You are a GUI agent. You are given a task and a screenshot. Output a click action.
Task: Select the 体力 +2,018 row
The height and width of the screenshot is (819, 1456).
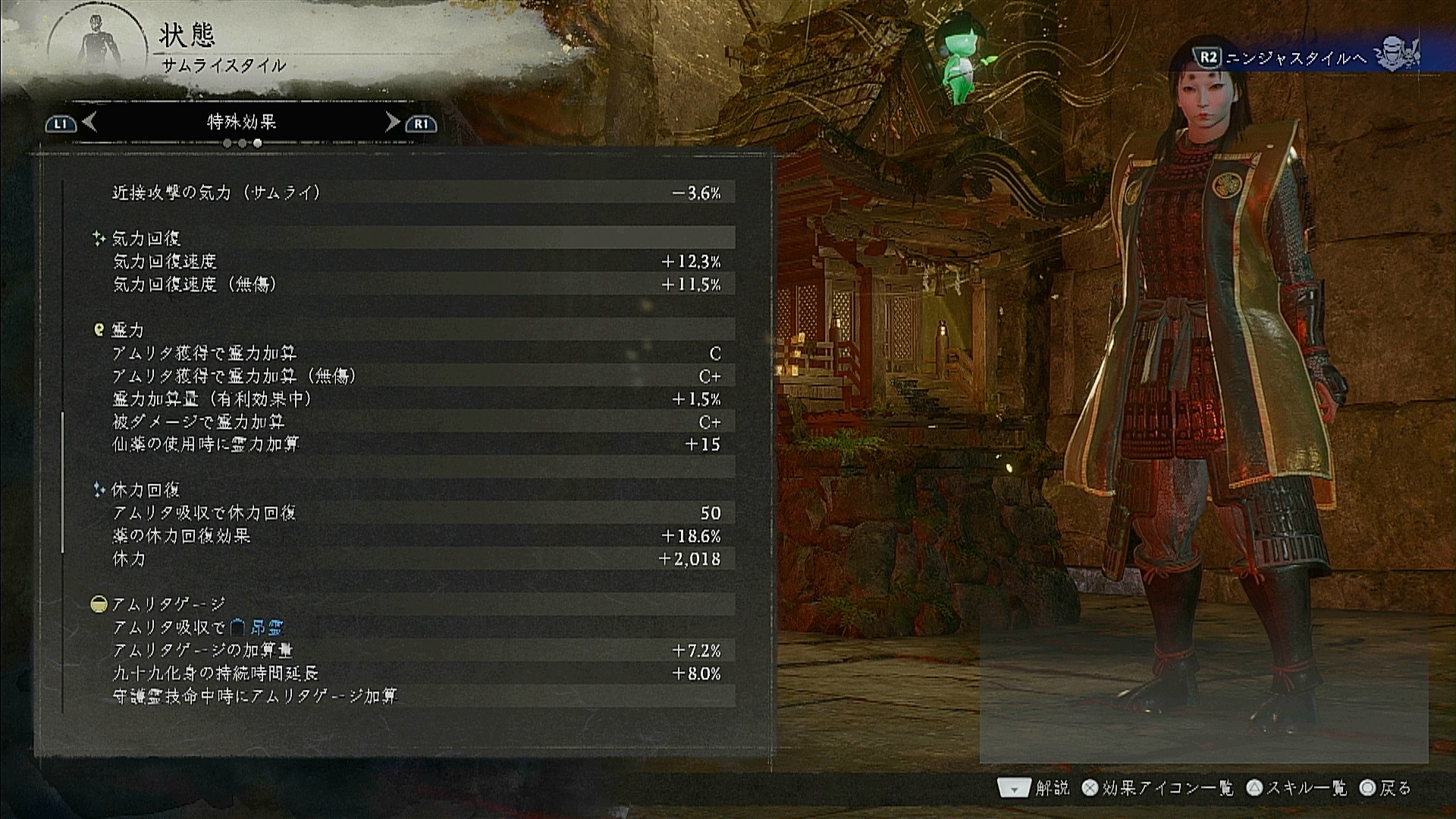point(416,559)
